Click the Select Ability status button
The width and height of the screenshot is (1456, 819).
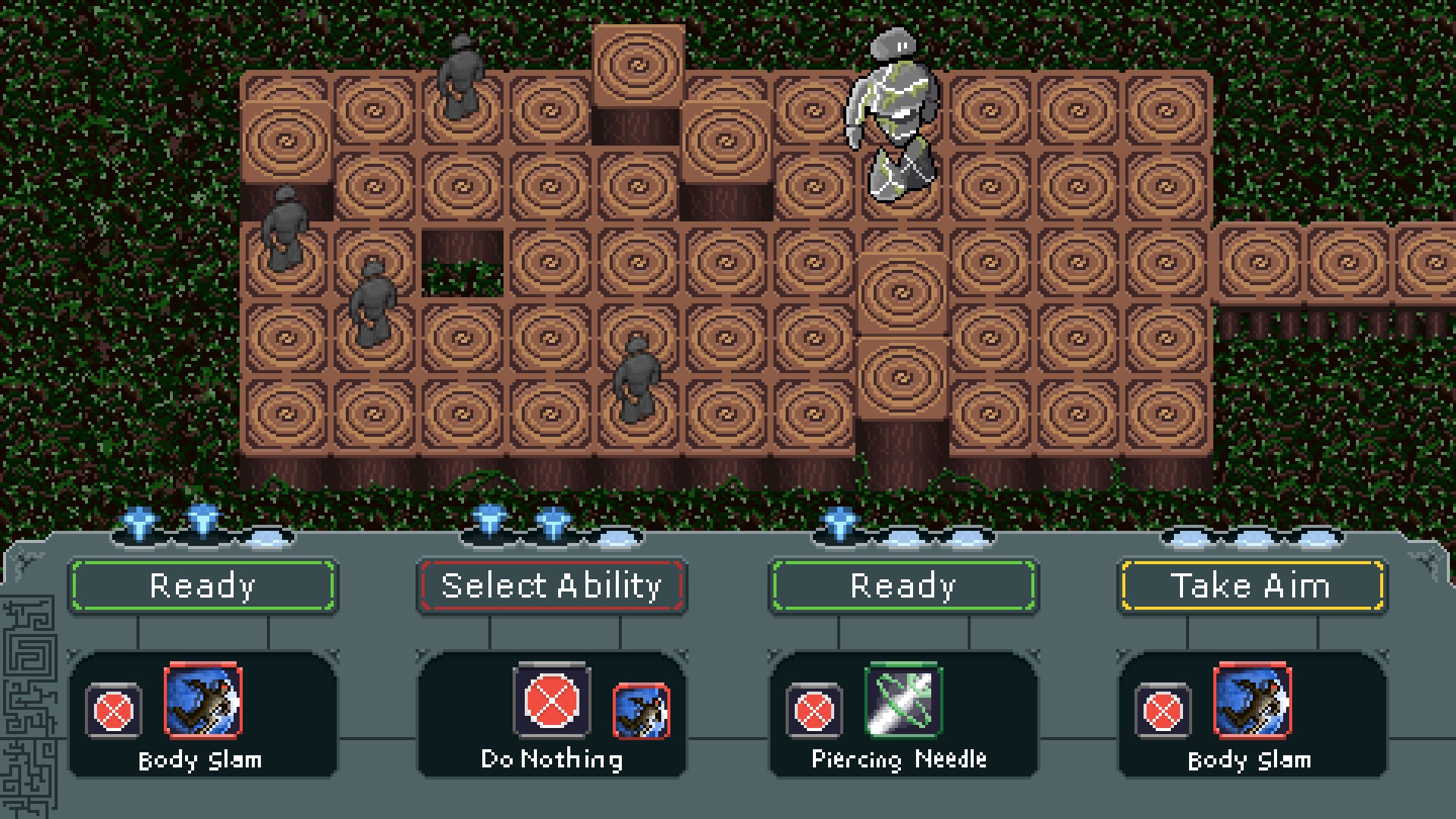(551, 585)
